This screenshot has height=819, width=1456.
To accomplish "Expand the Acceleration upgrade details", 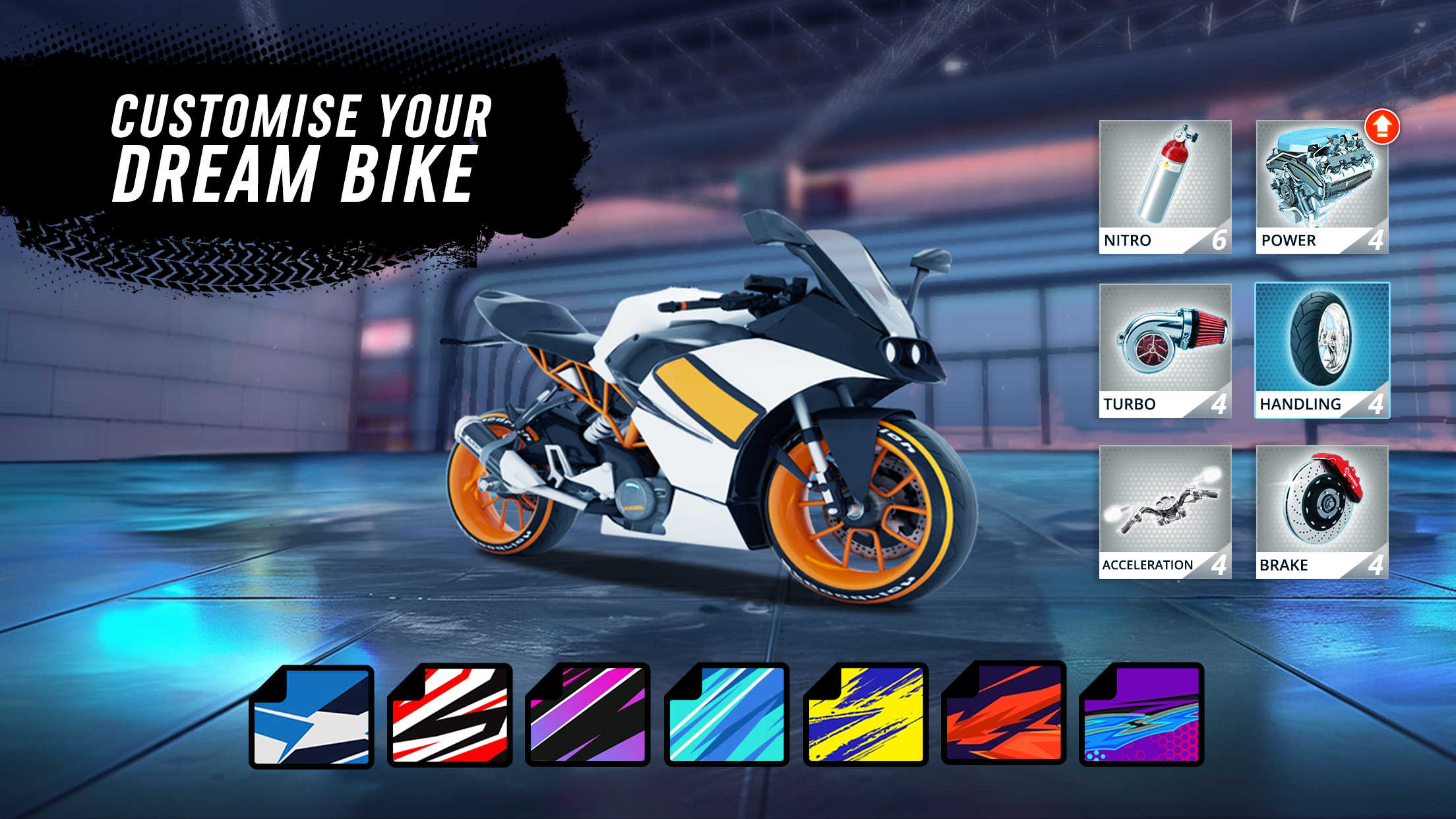I will pyautogui.click(x=1165, y=511).
